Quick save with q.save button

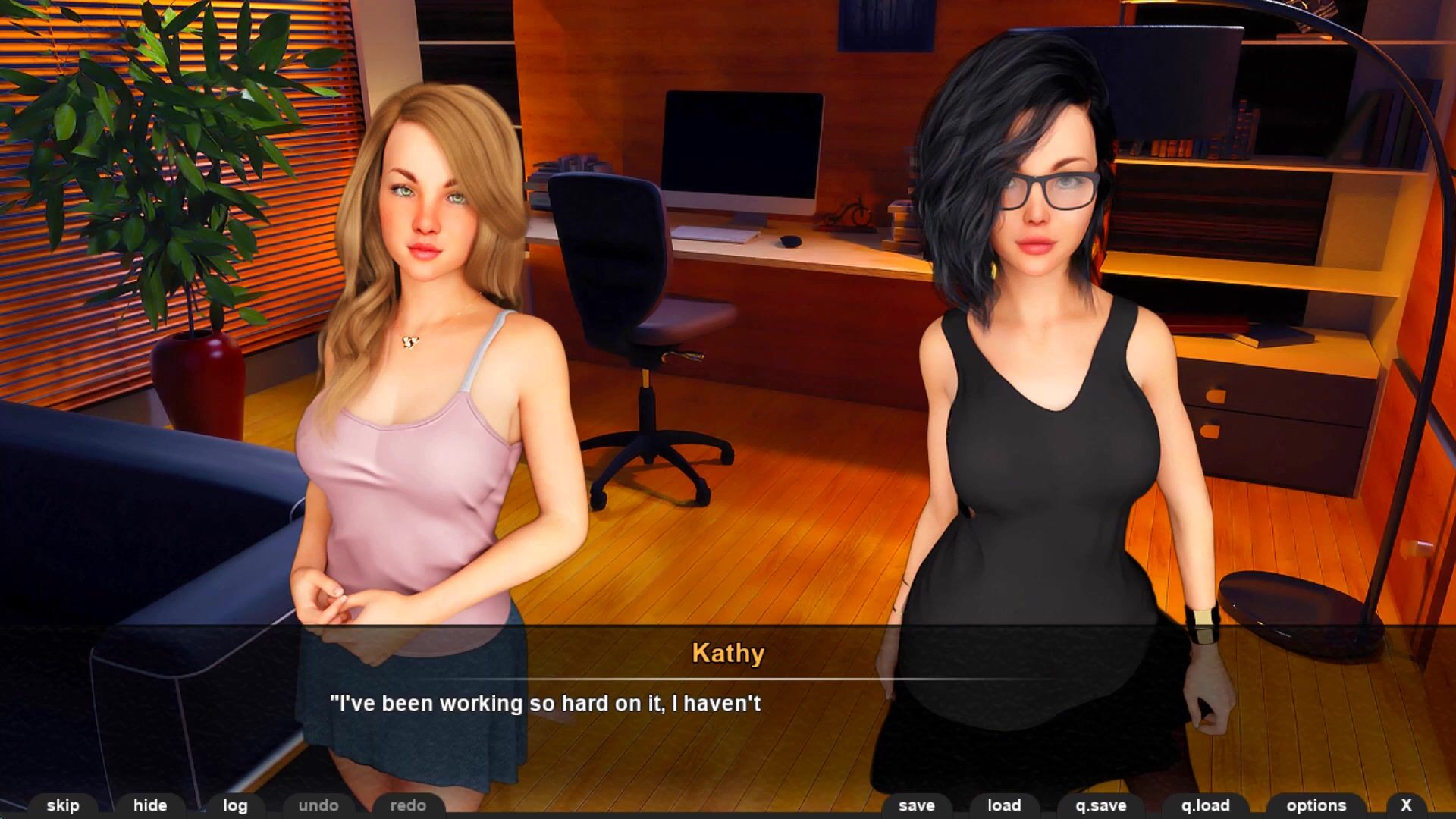coord(1101,805)
